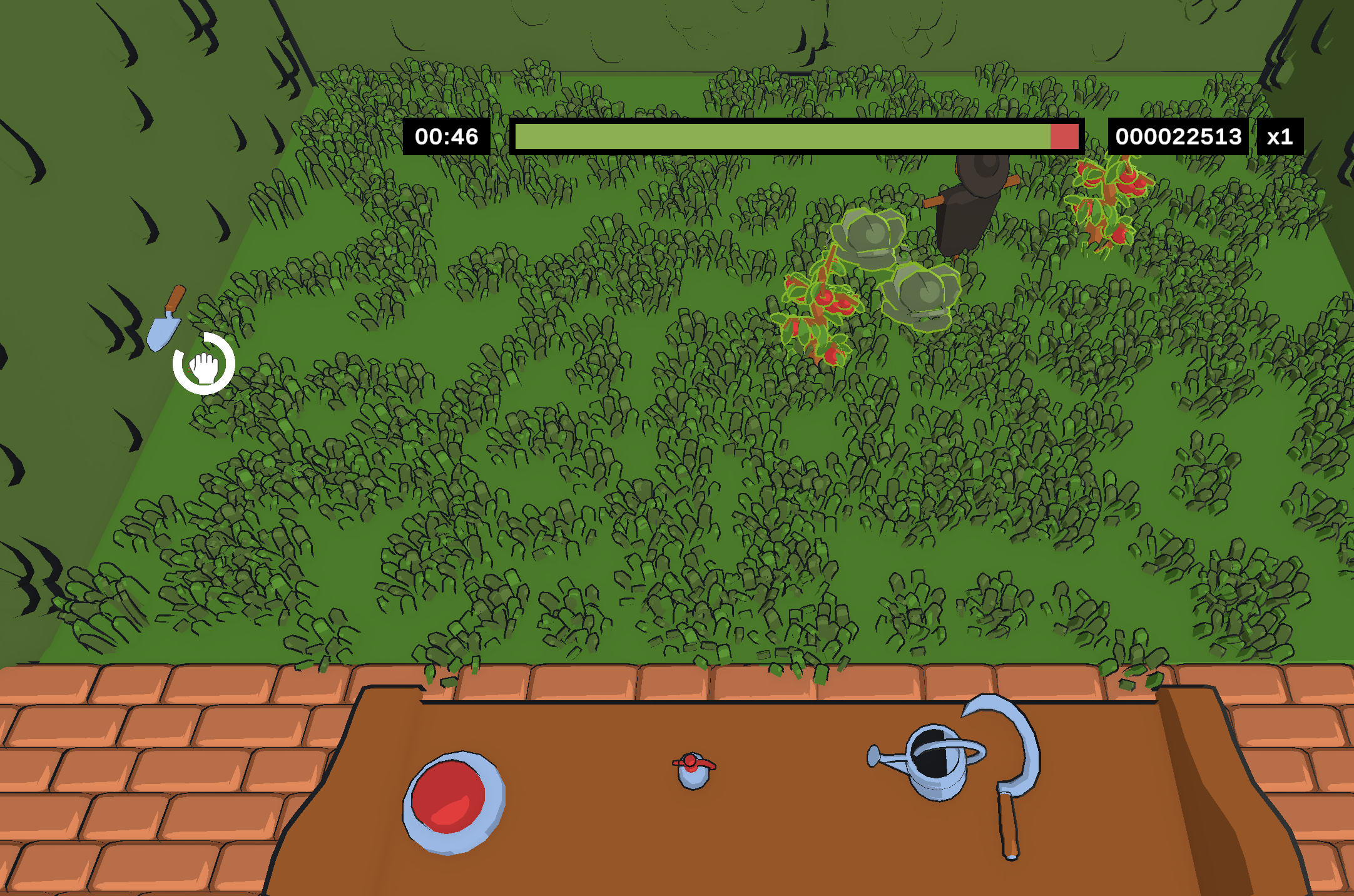
Task: Open the score counter showing 000022513
Action: click(x=1178, y=136)
